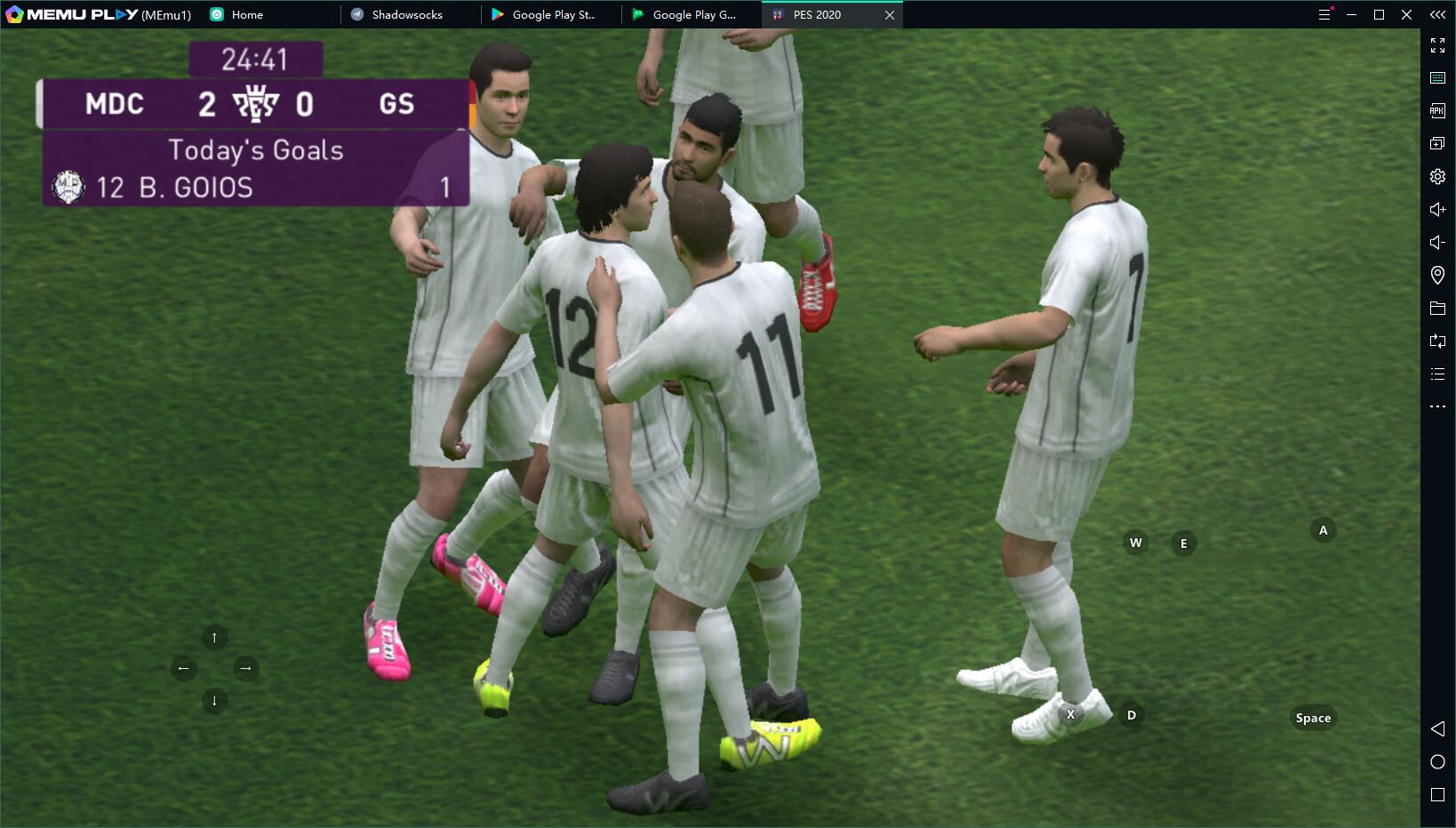Switch to the Home tab
This screenshot has height=828, width=1456.
coord(246,15)
